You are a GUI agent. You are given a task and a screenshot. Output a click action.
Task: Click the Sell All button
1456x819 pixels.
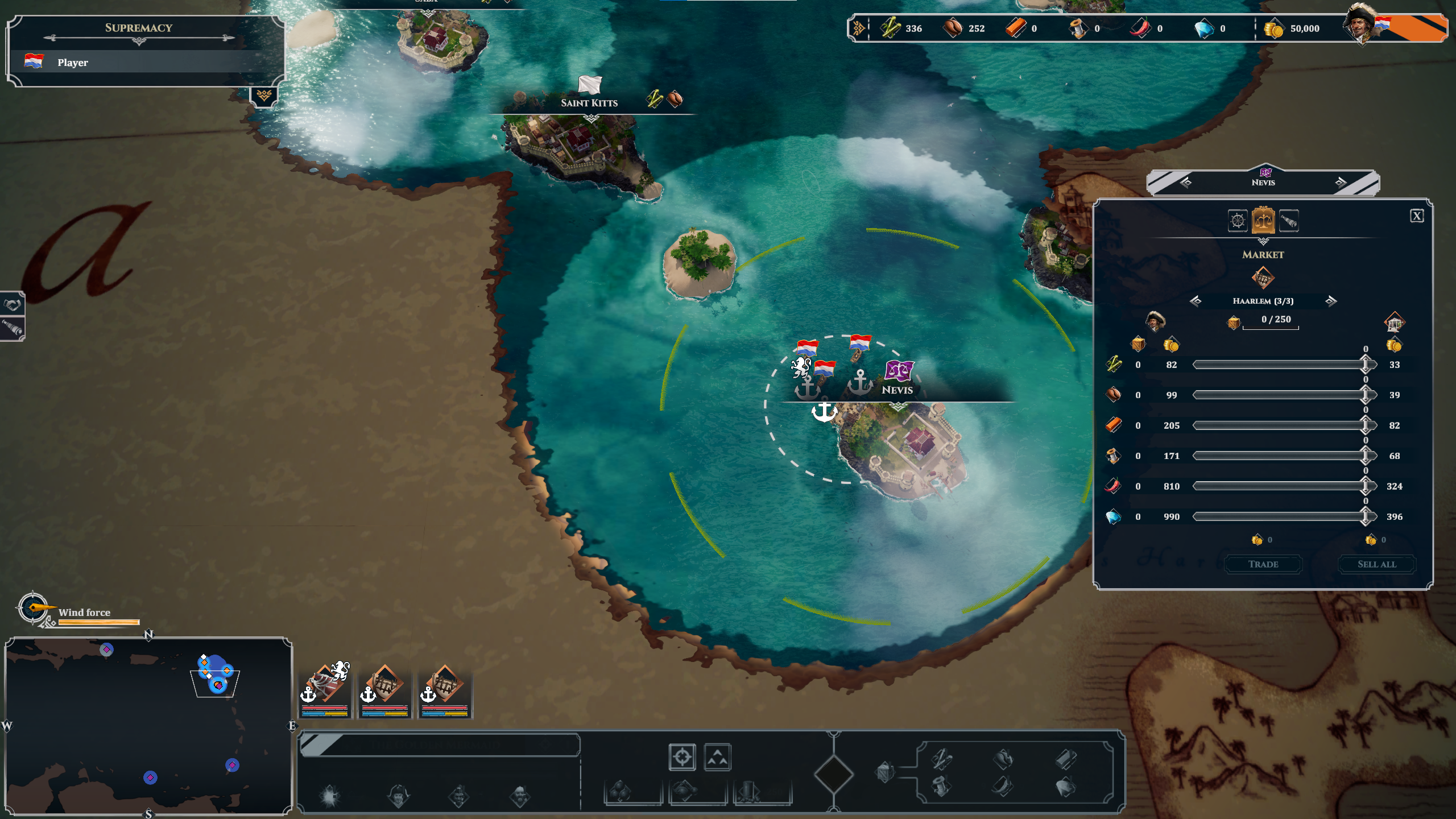pos(1376,564)
